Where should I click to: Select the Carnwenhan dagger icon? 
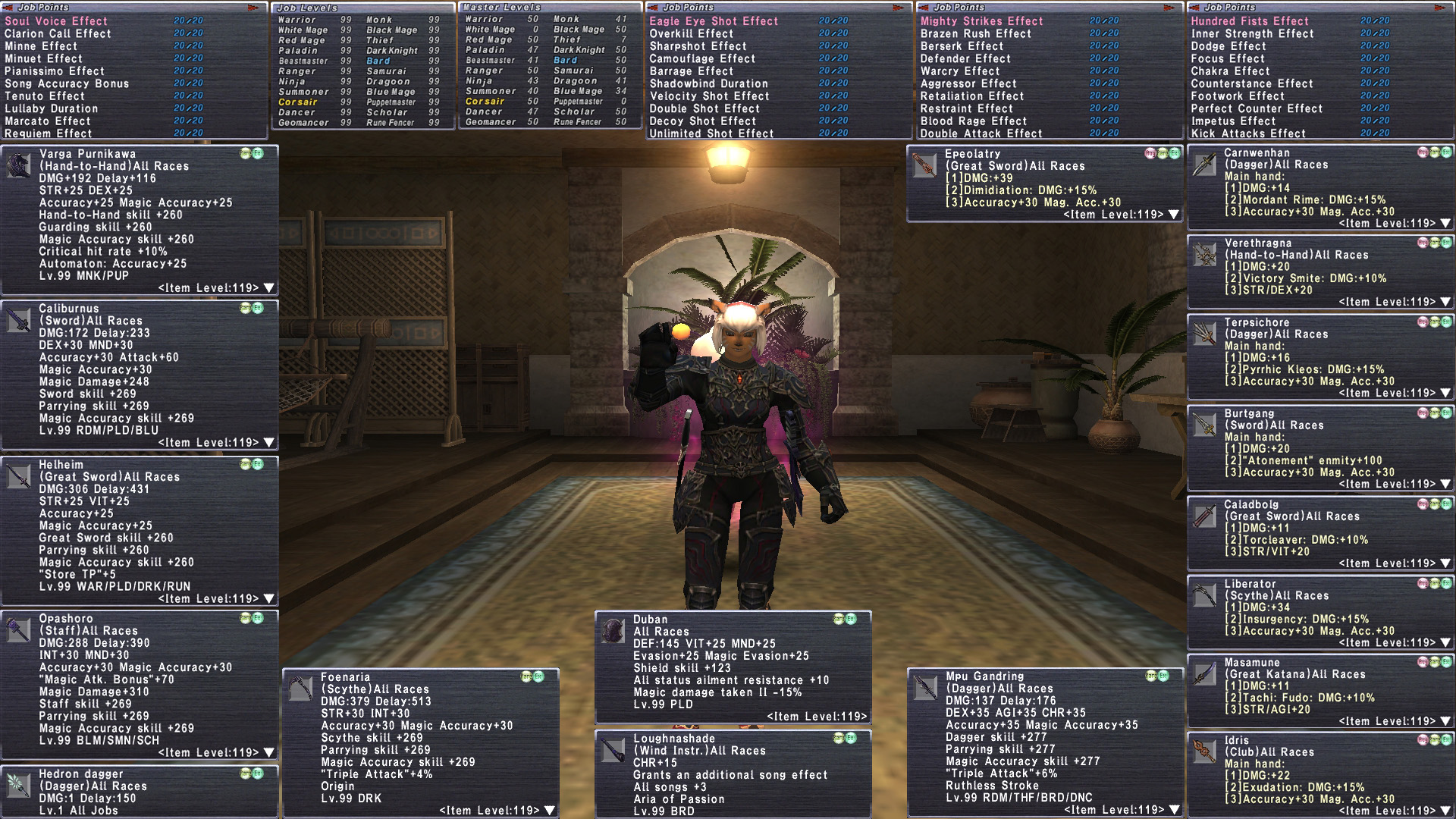[x=1204, y=165]
